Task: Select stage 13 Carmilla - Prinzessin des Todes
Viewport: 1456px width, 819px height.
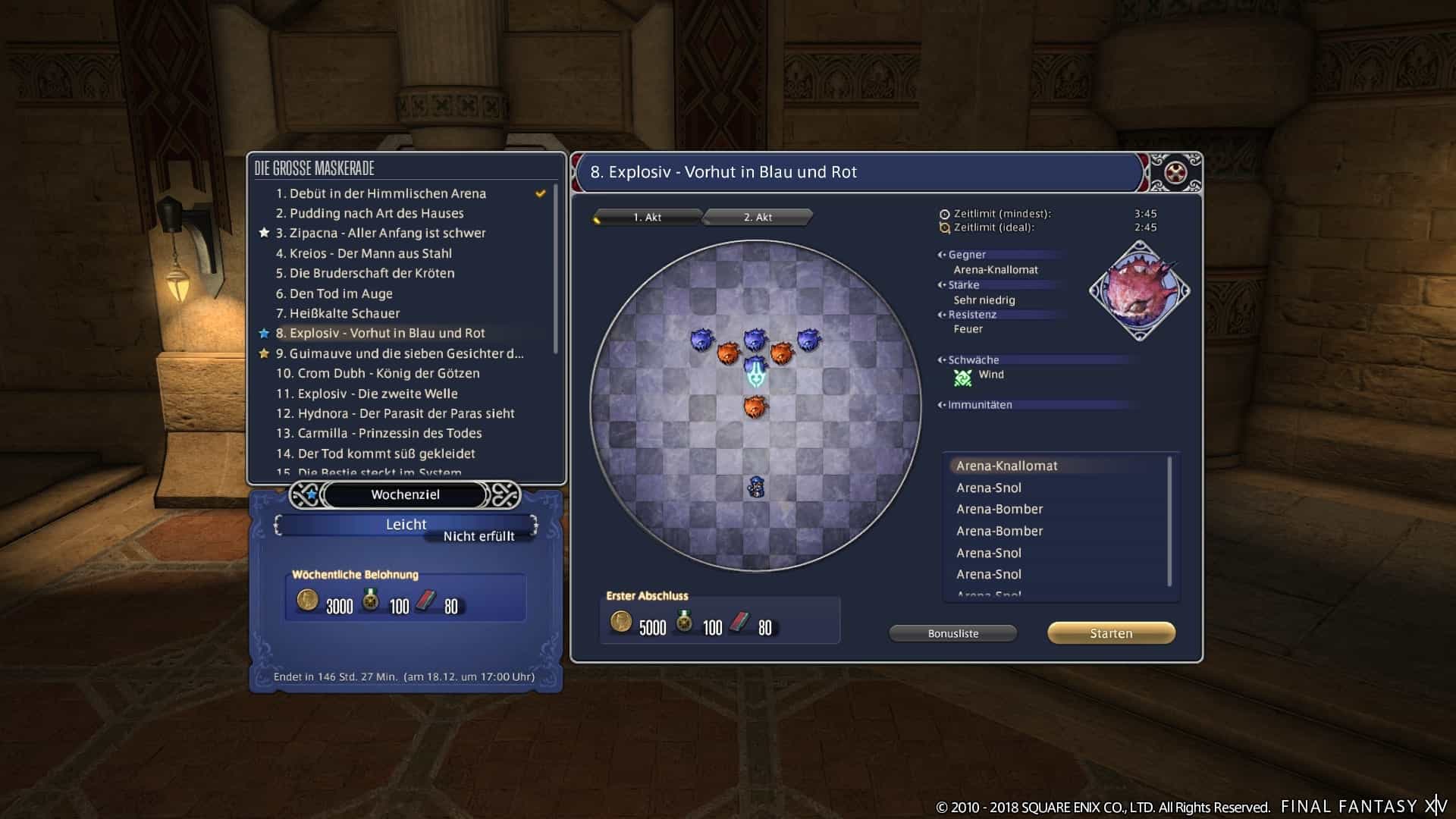Action: 379,433
